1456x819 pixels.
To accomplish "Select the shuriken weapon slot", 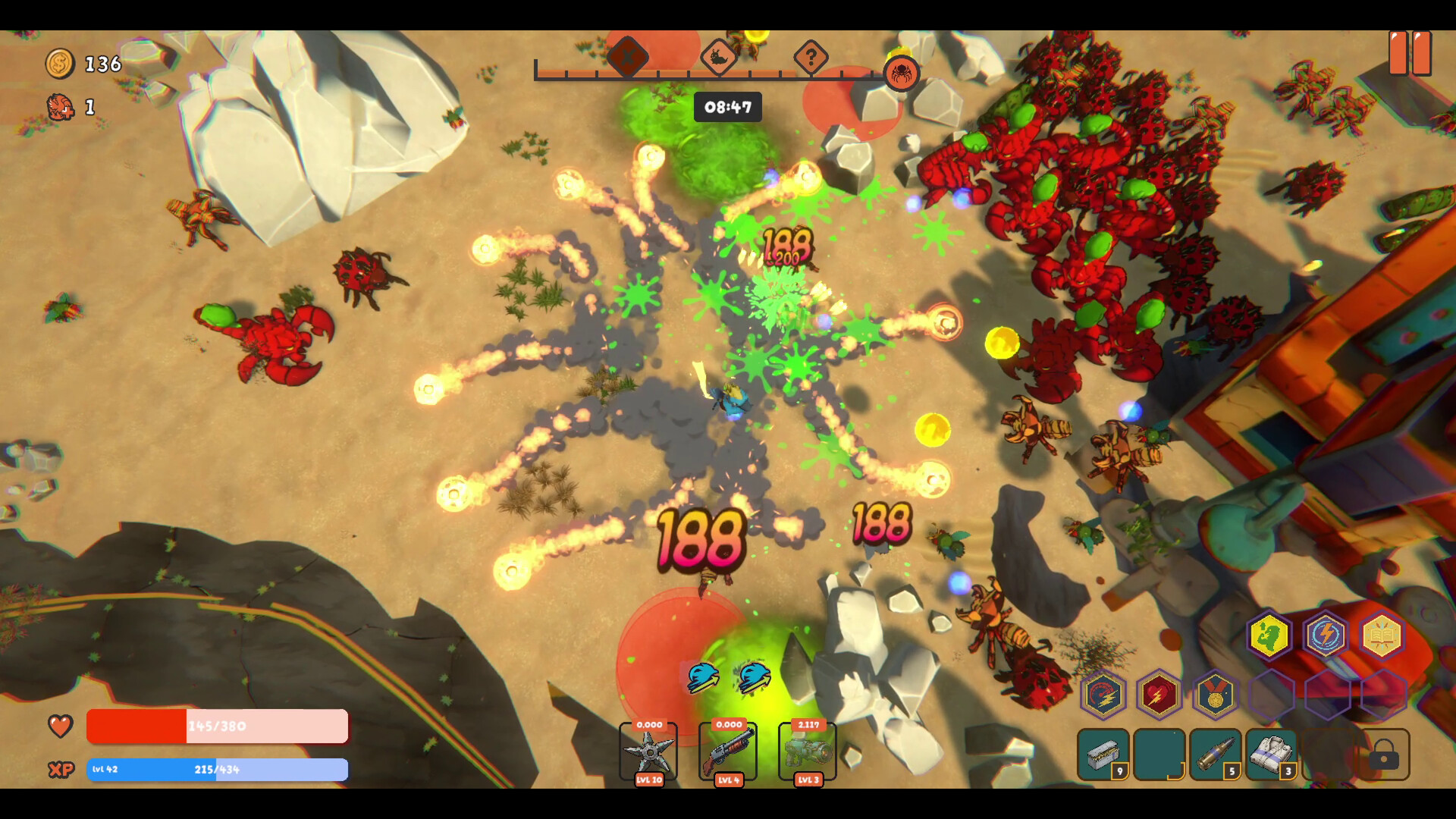I will click(648, 751).
